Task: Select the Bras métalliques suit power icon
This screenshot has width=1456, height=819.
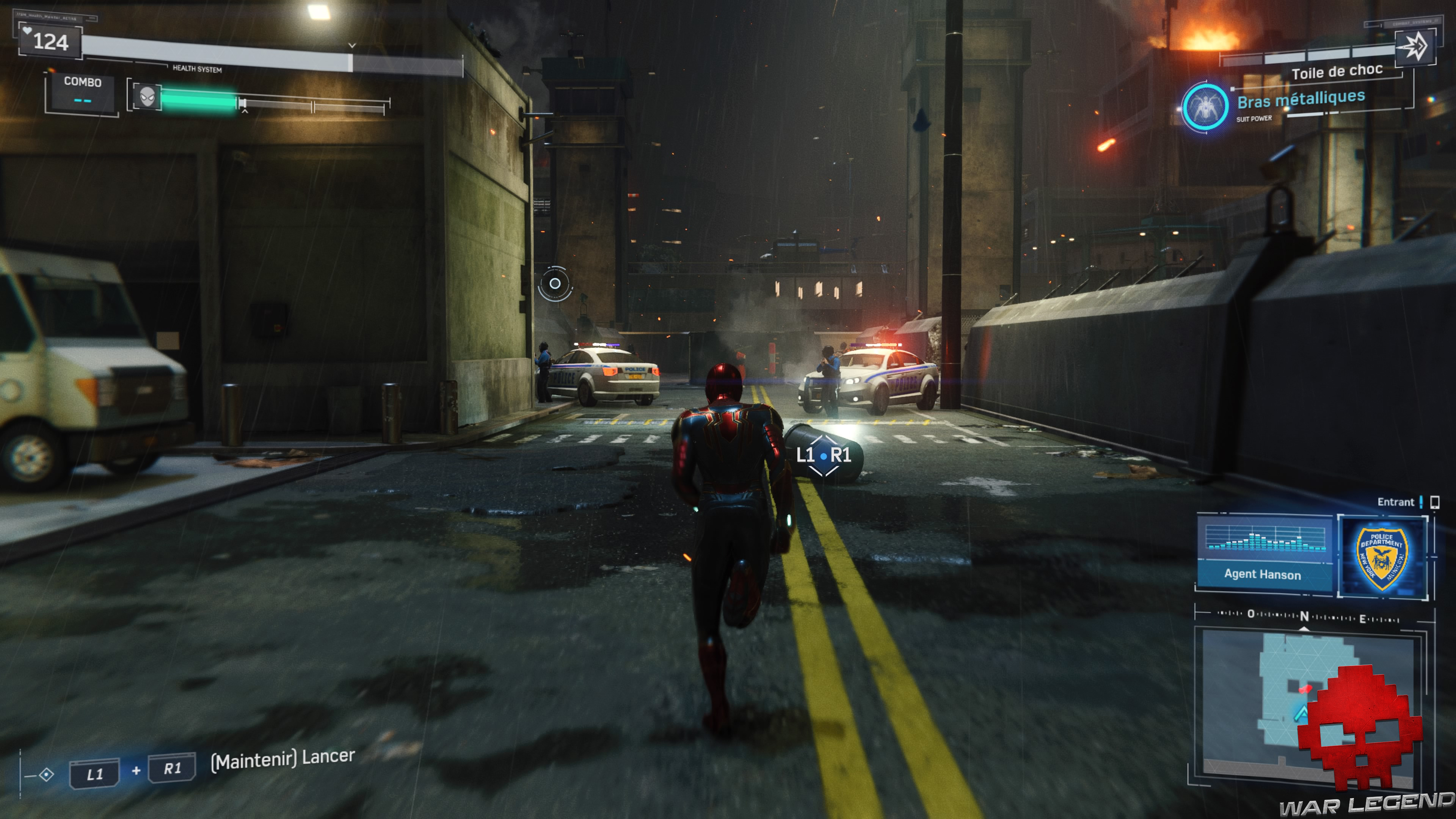Action: [1205, 106]
